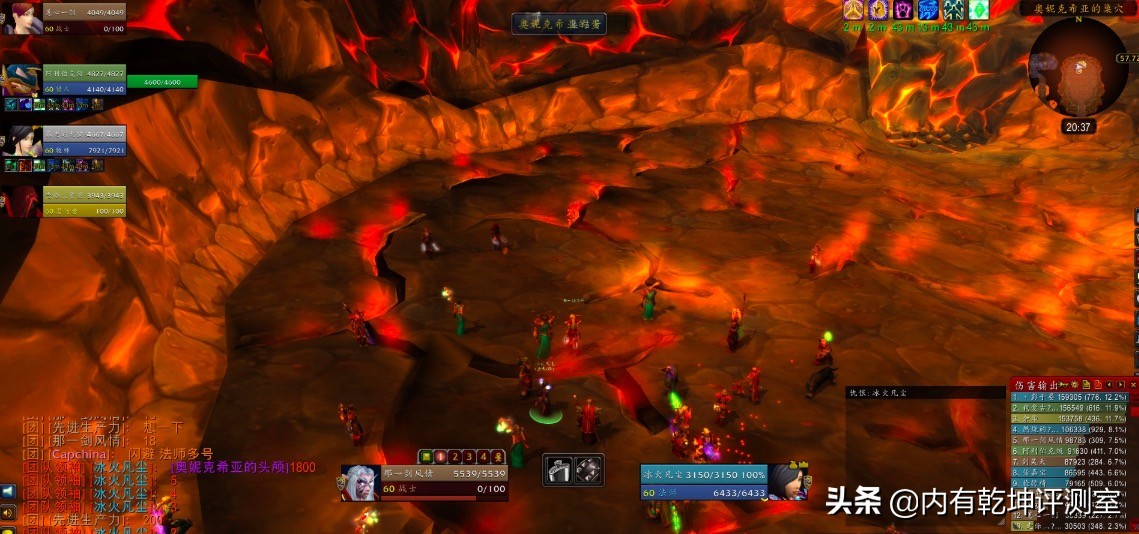Click the white-haired player portrait
The width and height of the screenshot is (1139, 534).
tap(360, 482)
